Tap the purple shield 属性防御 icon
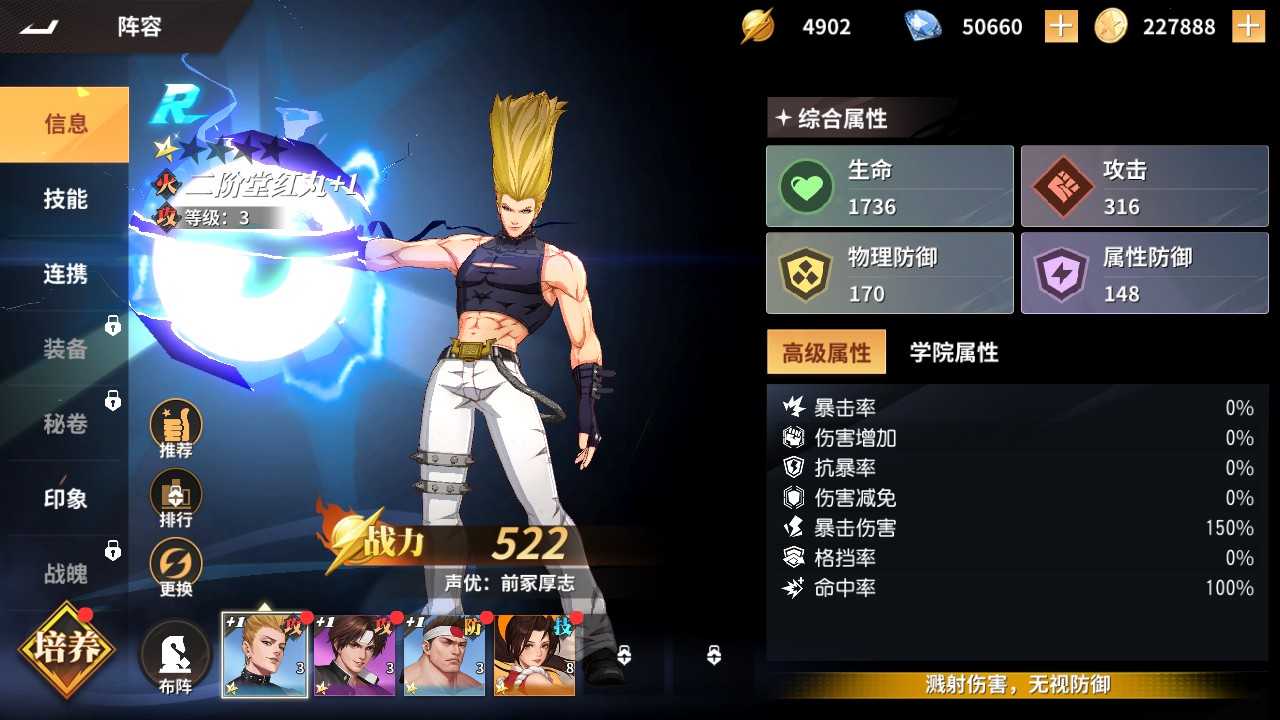Image resolution: width=1280 pixels, height=720 pixels. [1061, 273]
